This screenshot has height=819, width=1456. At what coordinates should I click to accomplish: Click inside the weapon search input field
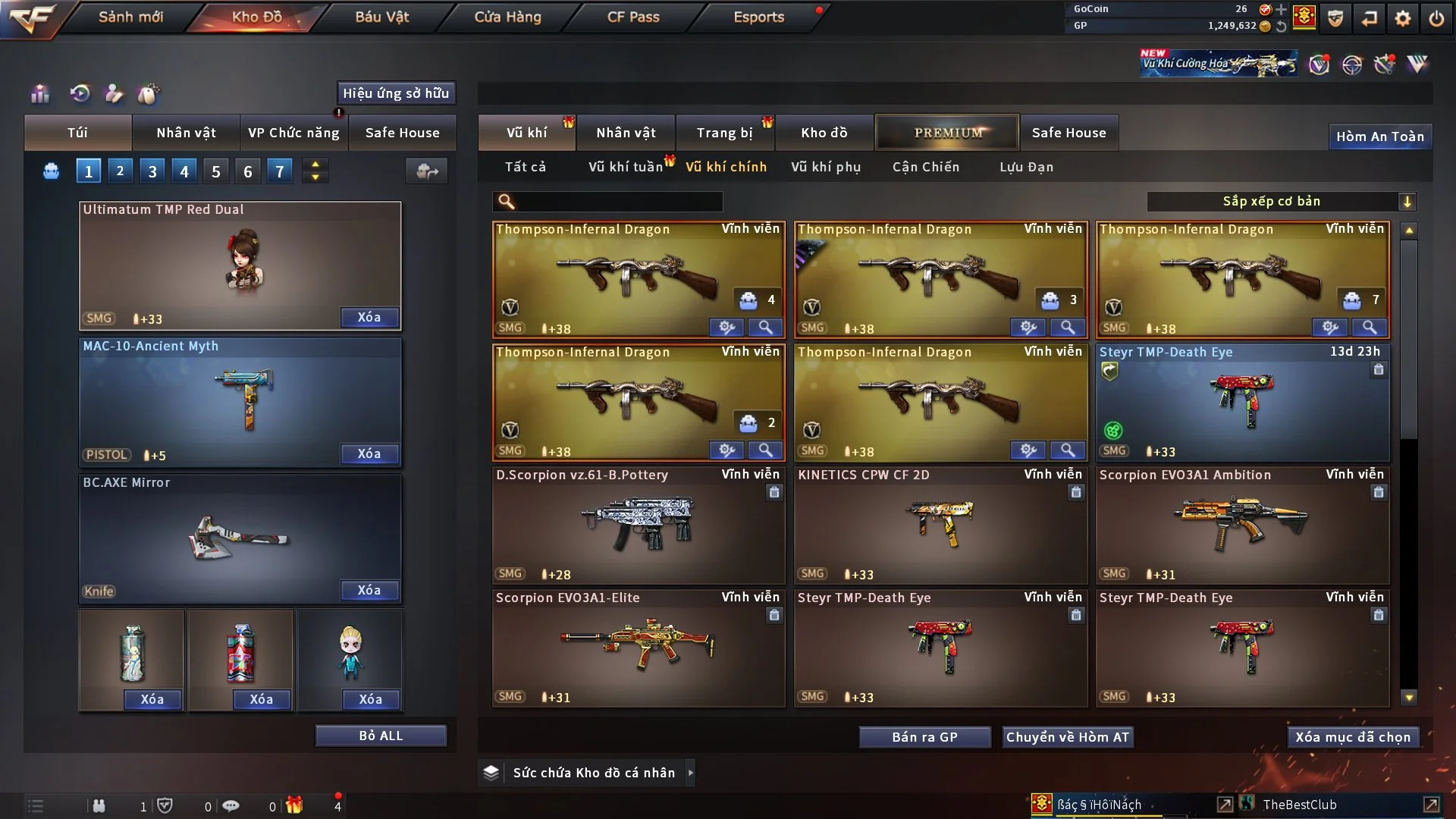coord(614,202)
